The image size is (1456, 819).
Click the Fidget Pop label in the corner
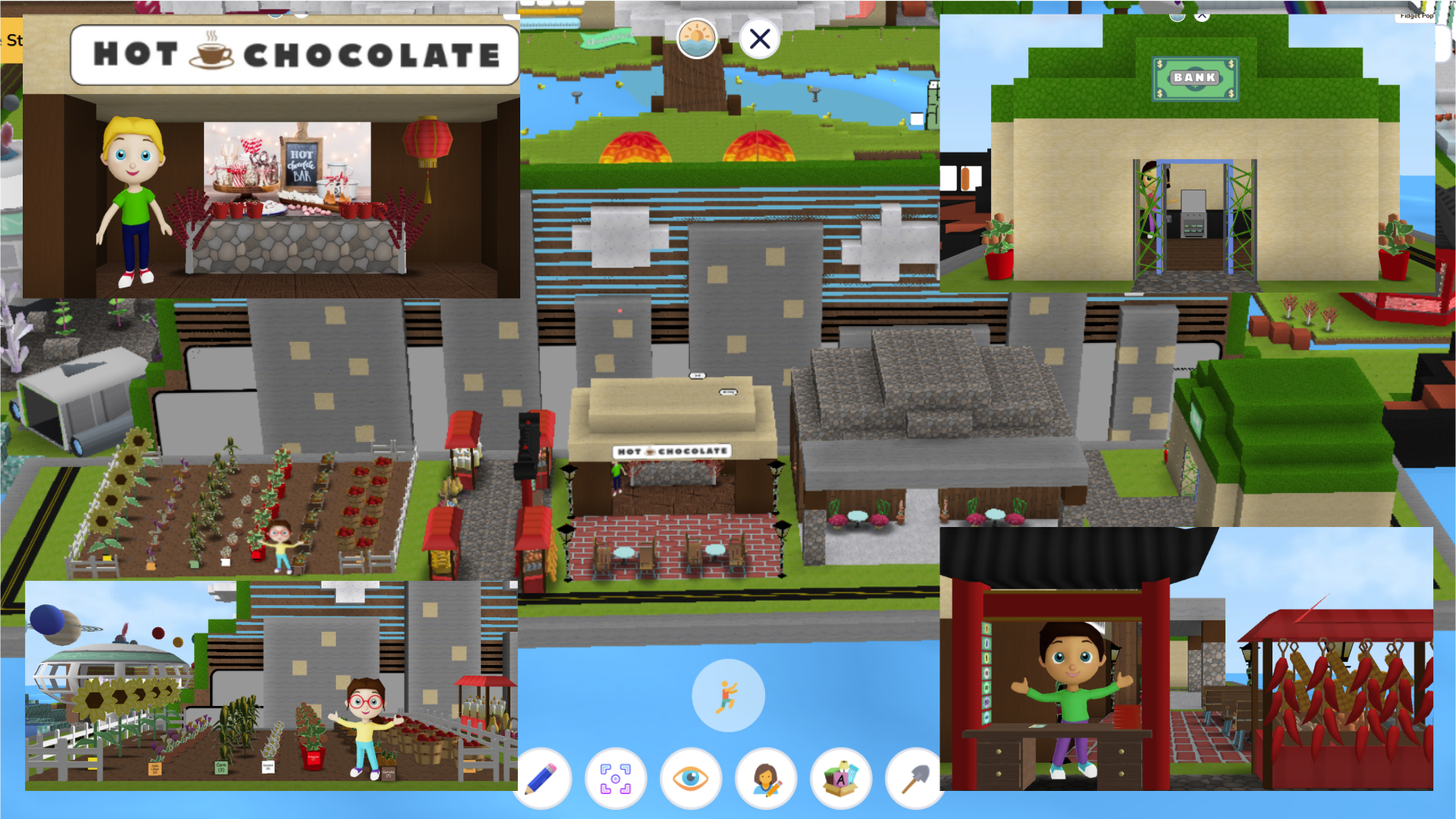(x=1417, y=16)
